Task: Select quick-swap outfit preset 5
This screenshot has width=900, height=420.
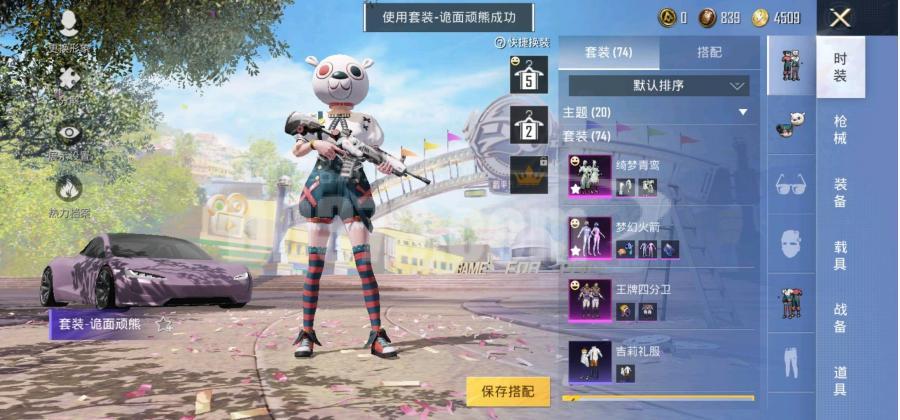Action: tap(528, 75)
